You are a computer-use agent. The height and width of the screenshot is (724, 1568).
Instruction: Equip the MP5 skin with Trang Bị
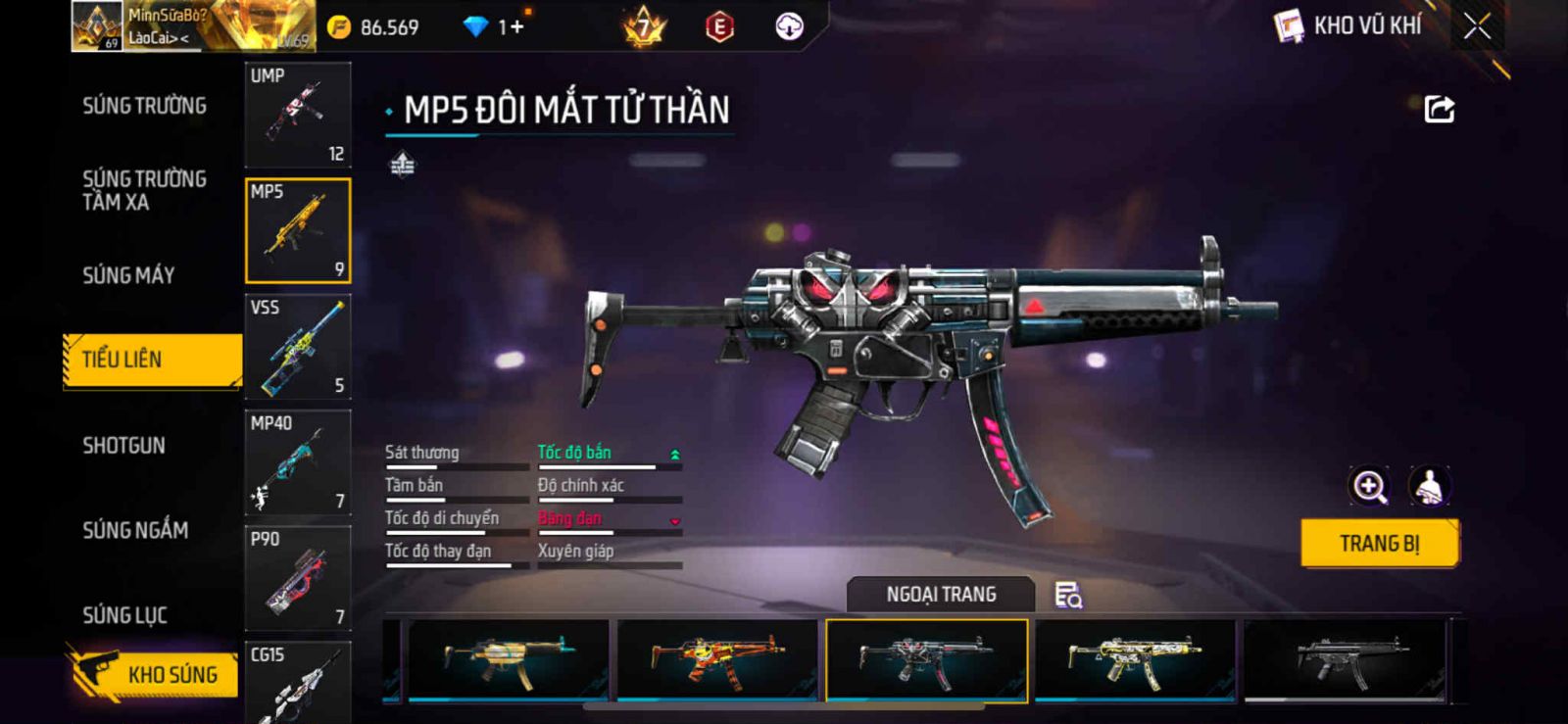click(1379, 544)
